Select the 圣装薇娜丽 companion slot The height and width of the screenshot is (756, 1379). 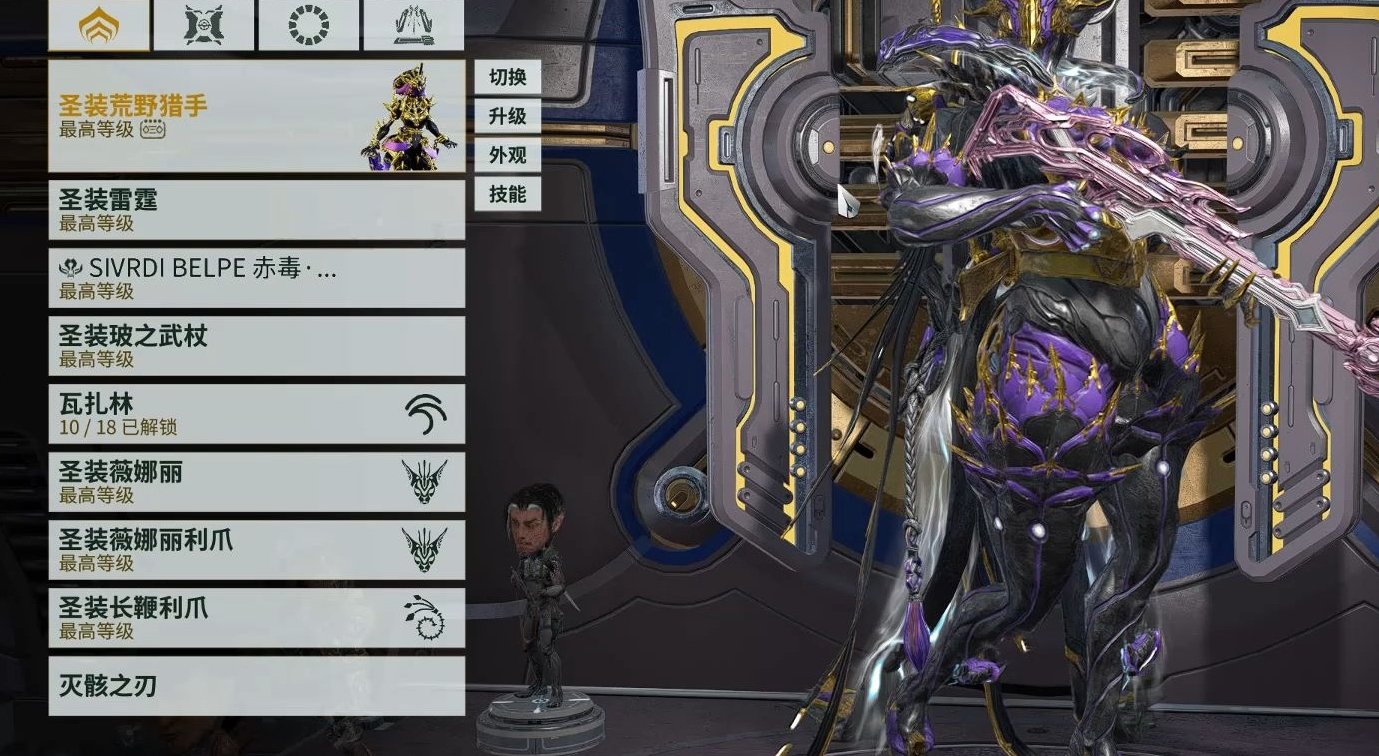tap(256, 482)
